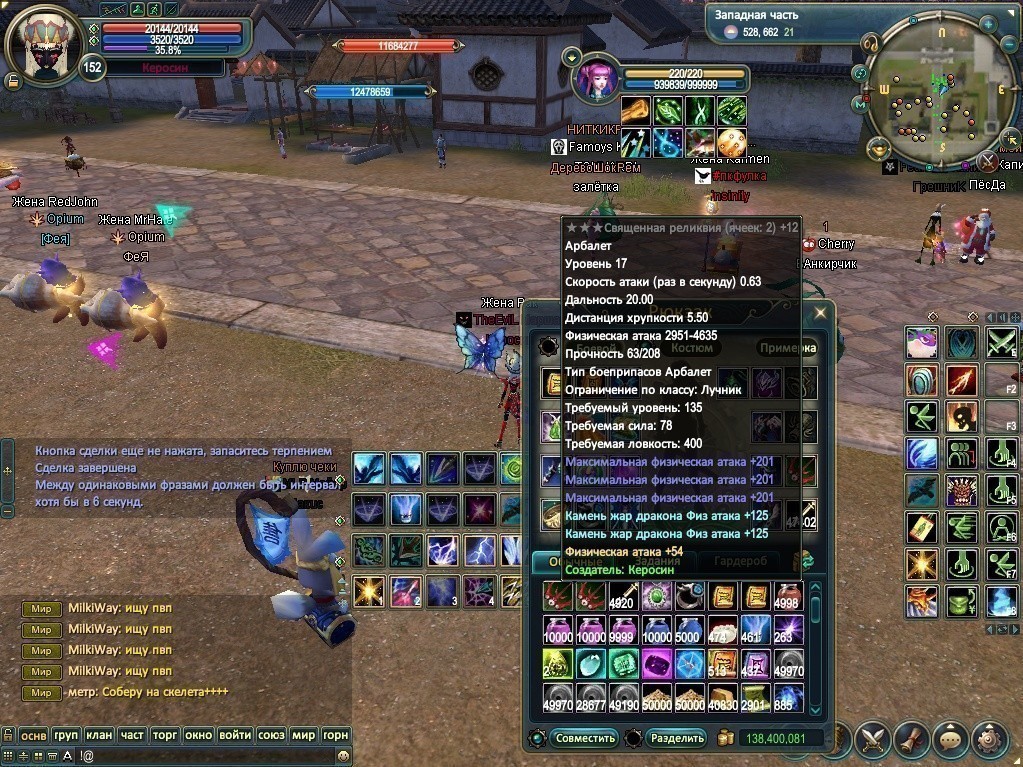Click the player portrait avatar
The image size is (1023, 767).
point(43,45)
